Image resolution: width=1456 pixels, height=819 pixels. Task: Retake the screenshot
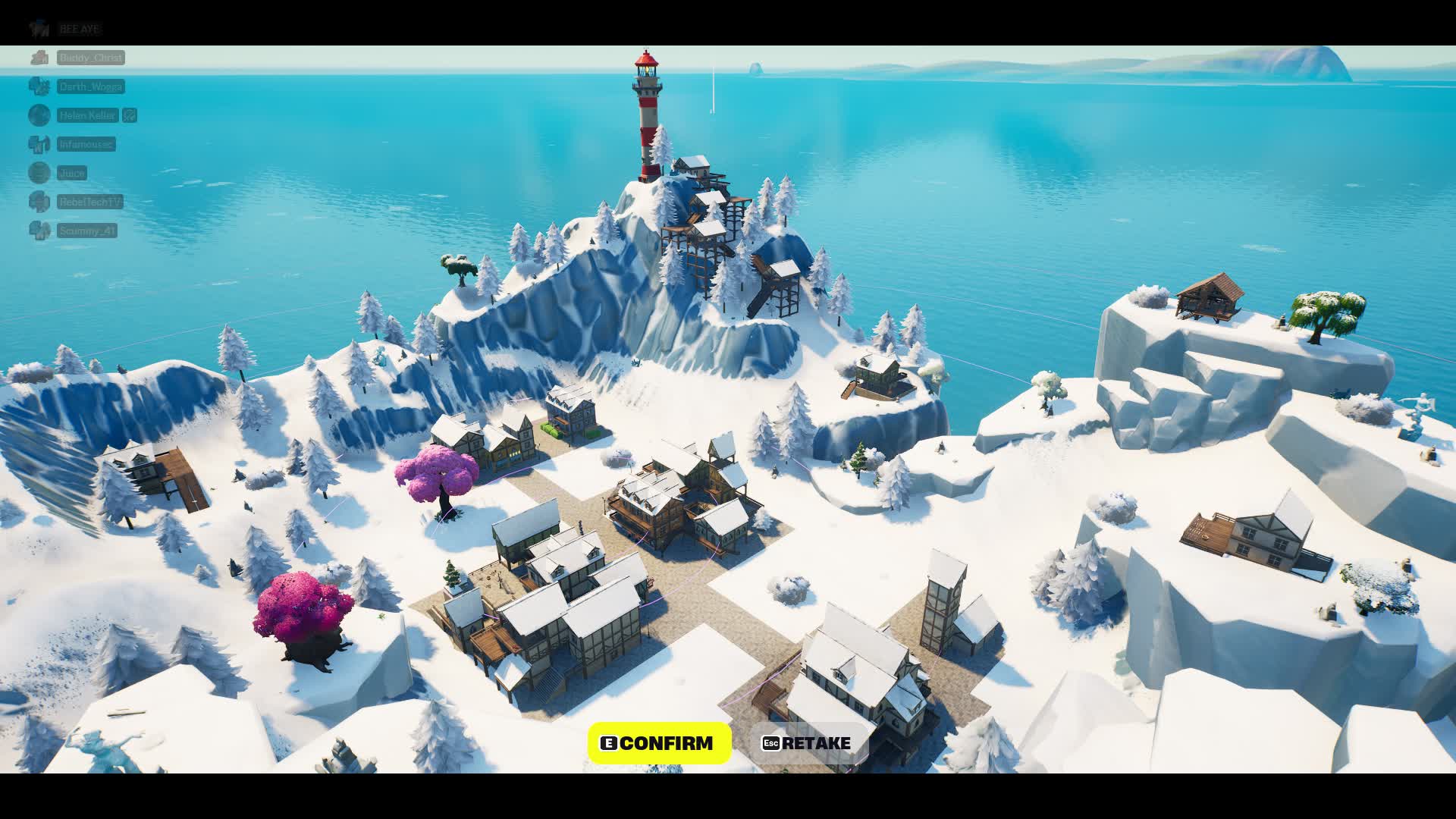click(x=806, y=743)
